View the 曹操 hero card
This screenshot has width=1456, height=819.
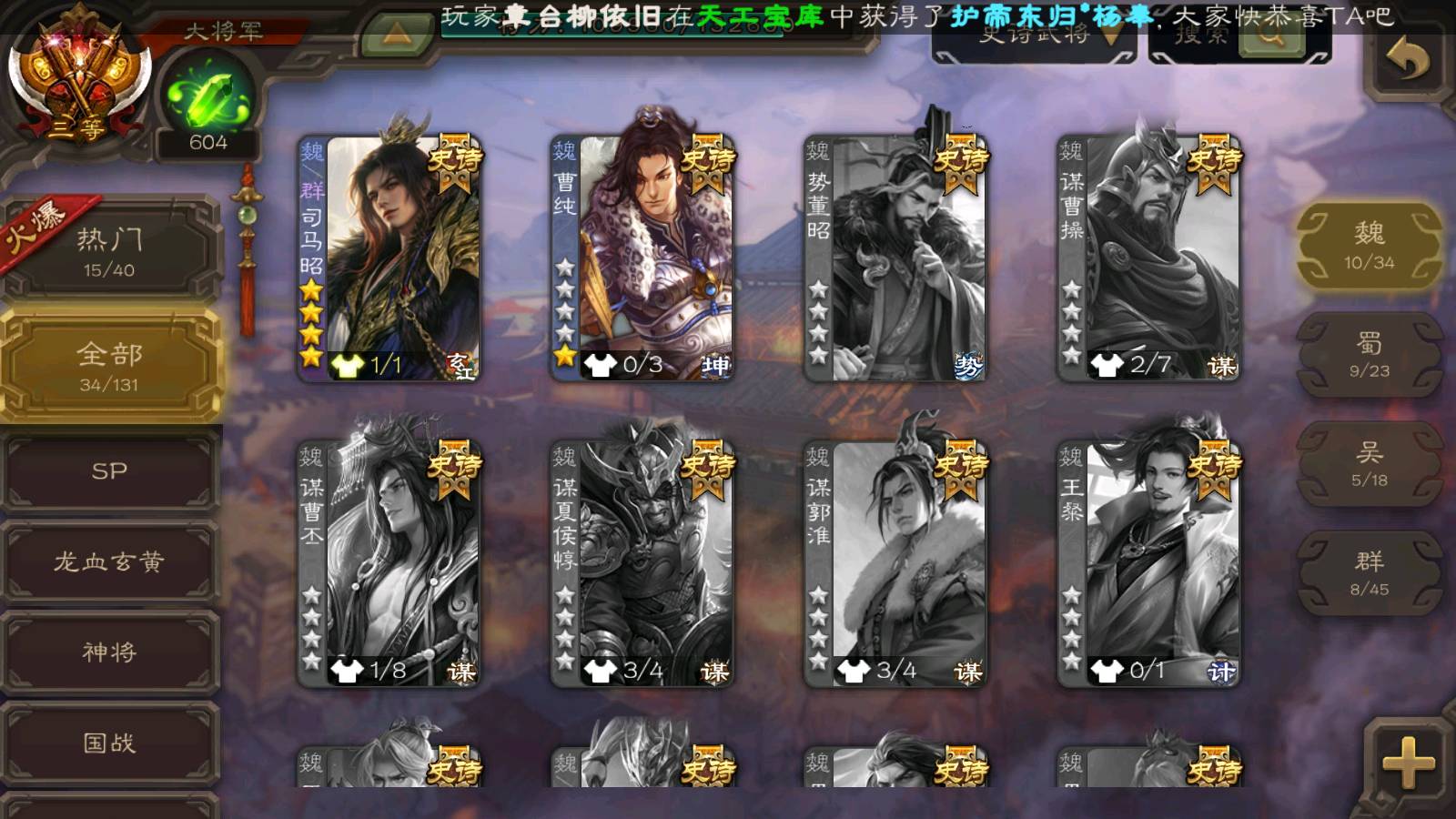[x=1148, y=259]
